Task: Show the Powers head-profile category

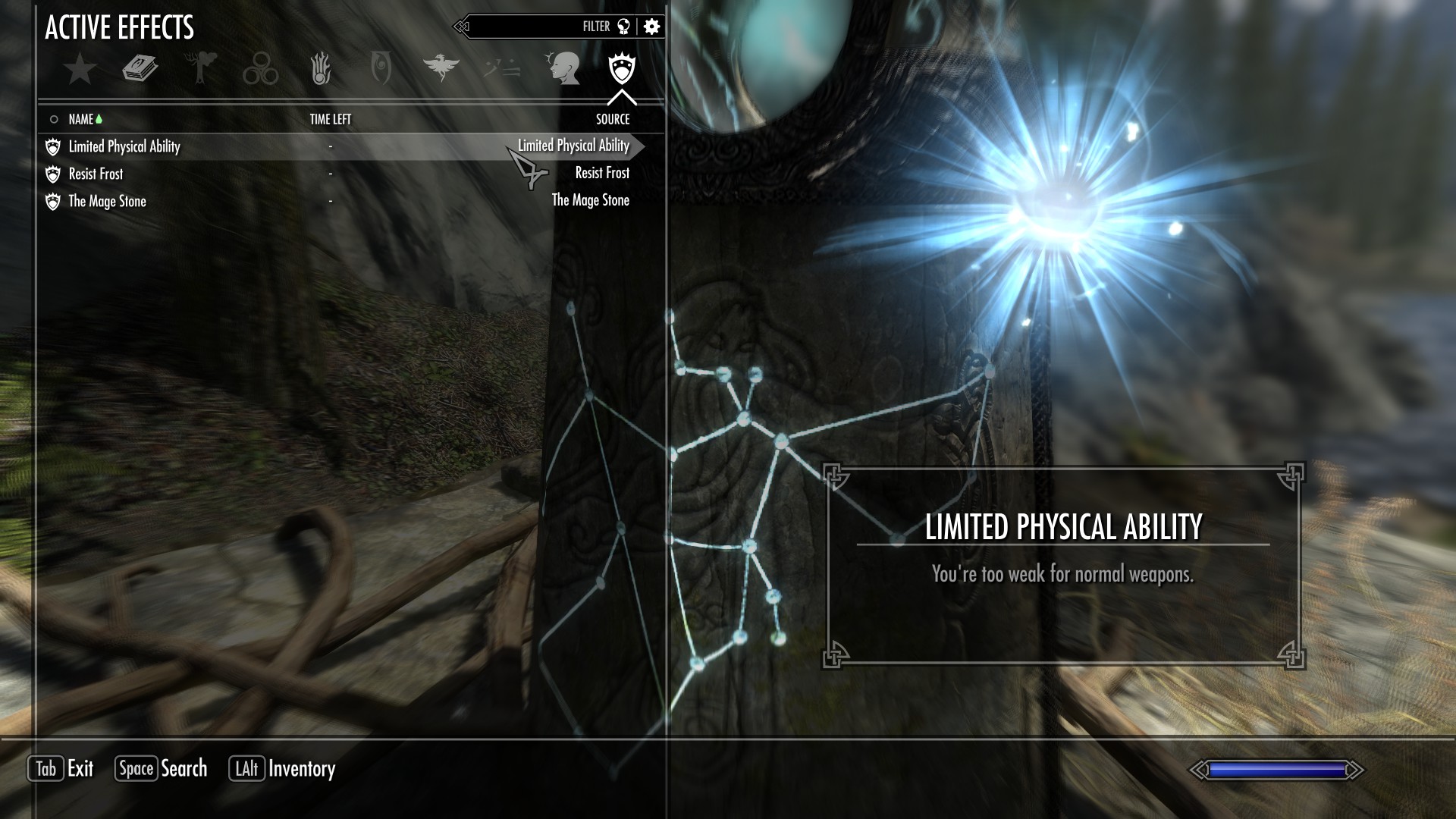Action: click(x=563, y=69)
